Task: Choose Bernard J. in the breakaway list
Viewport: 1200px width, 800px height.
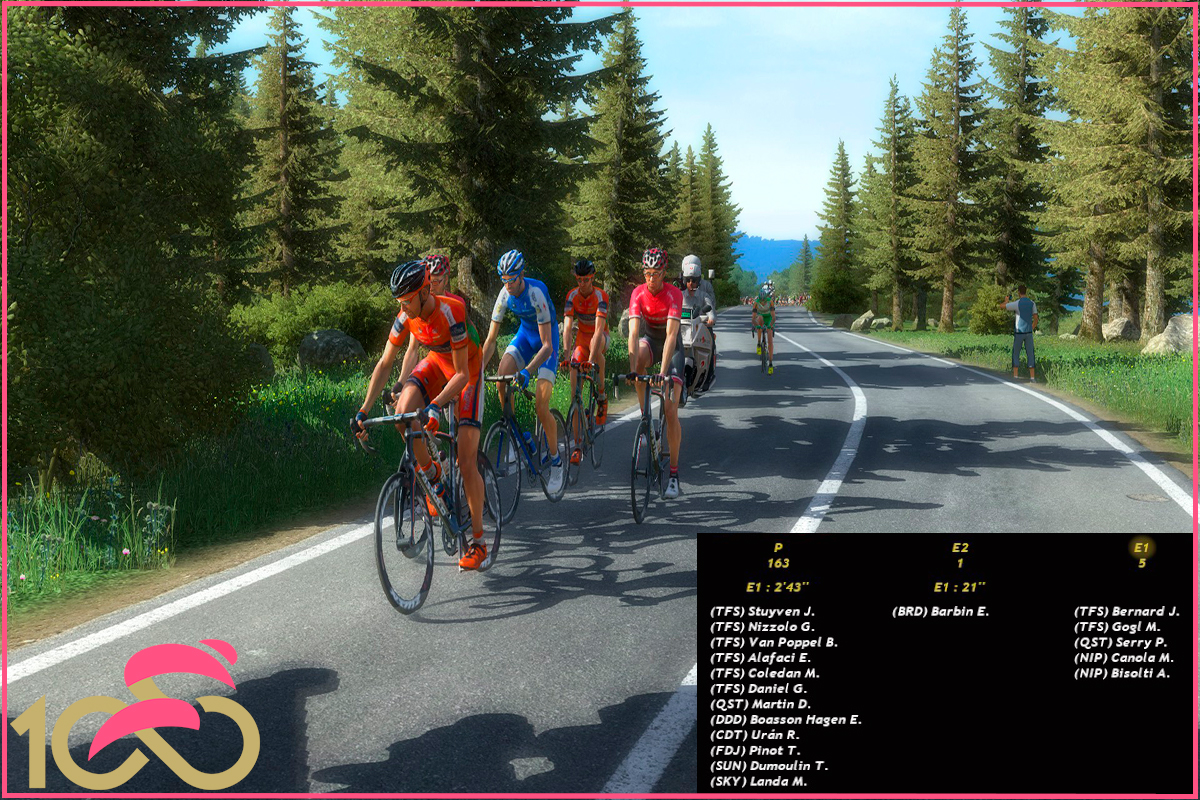Action: click(x=1127, y=611)
